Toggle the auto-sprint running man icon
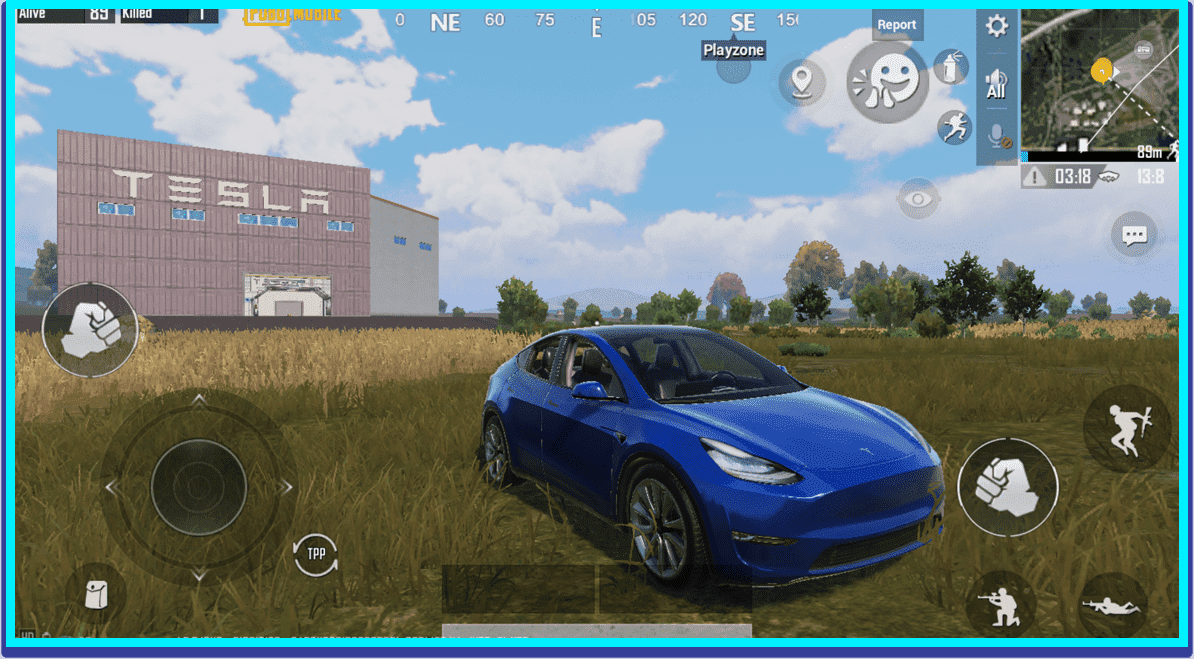Viewport: 1194px width, 659px height. tap(954, 127)
